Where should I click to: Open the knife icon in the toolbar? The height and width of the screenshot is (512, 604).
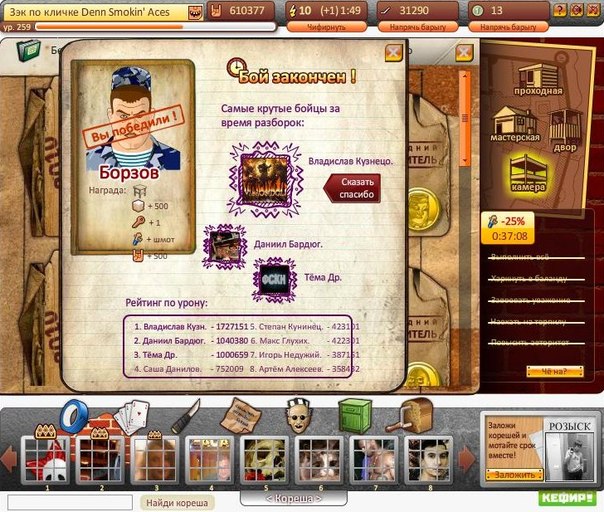(x=186, y=416)
